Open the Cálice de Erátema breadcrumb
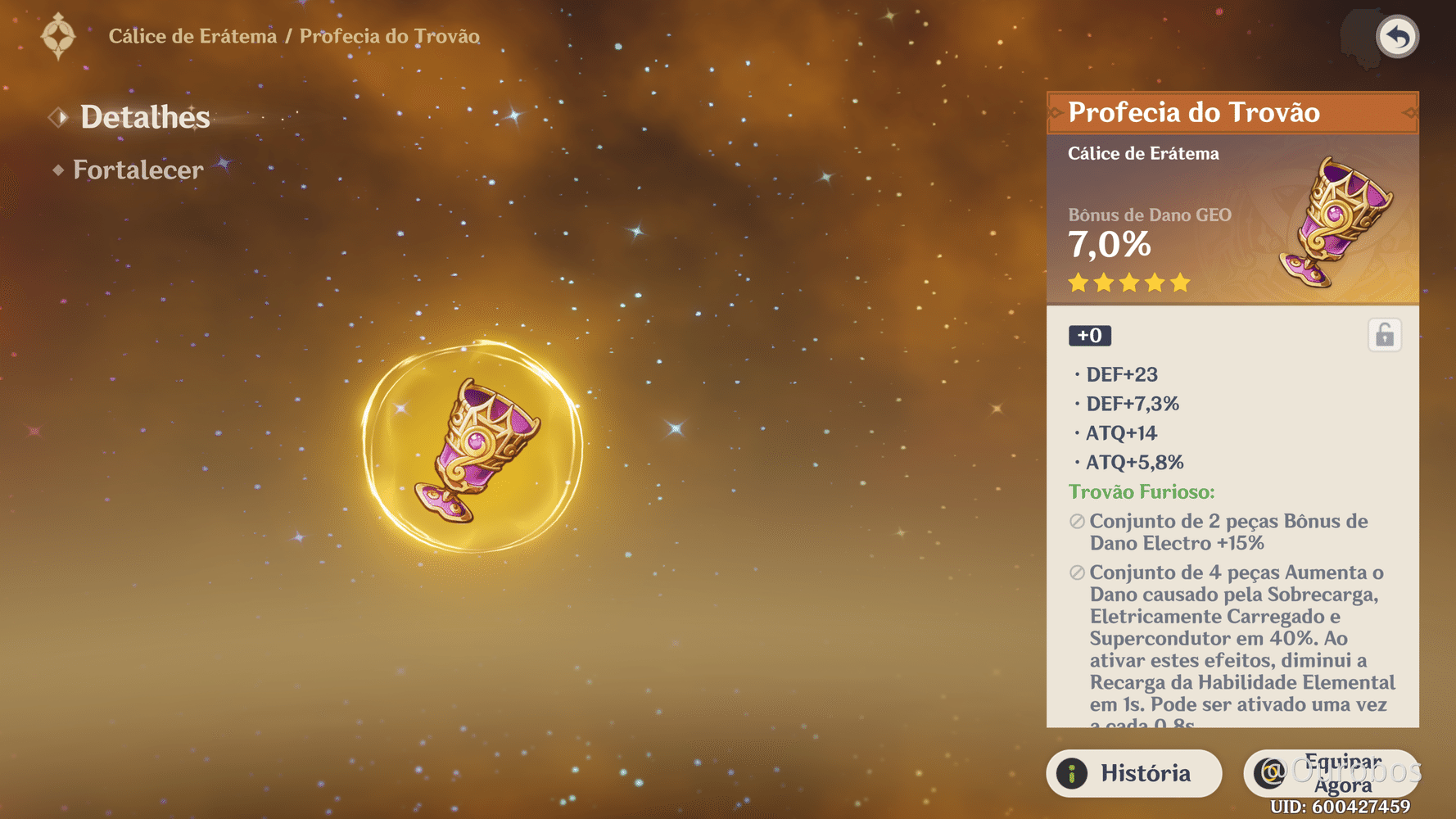The image size is (1456, 819). point(192,35)
